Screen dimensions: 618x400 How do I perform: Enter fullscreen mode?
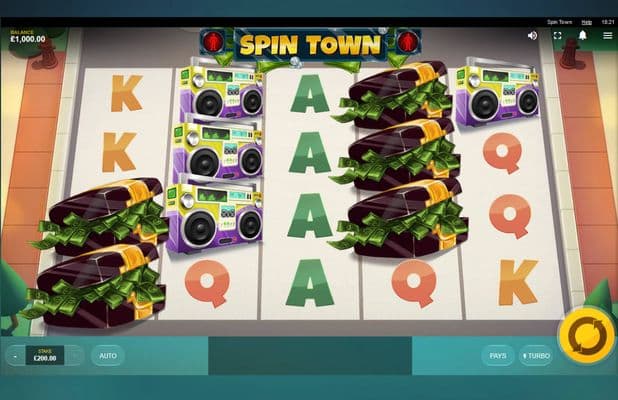(x=558, y=35)
